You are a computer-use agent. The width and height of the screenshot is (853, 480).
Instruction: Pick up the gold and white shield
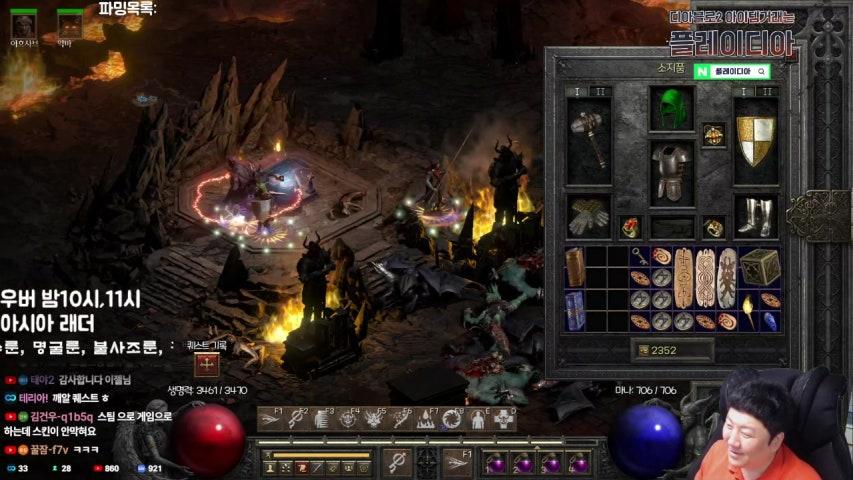[x=755, y=139]
